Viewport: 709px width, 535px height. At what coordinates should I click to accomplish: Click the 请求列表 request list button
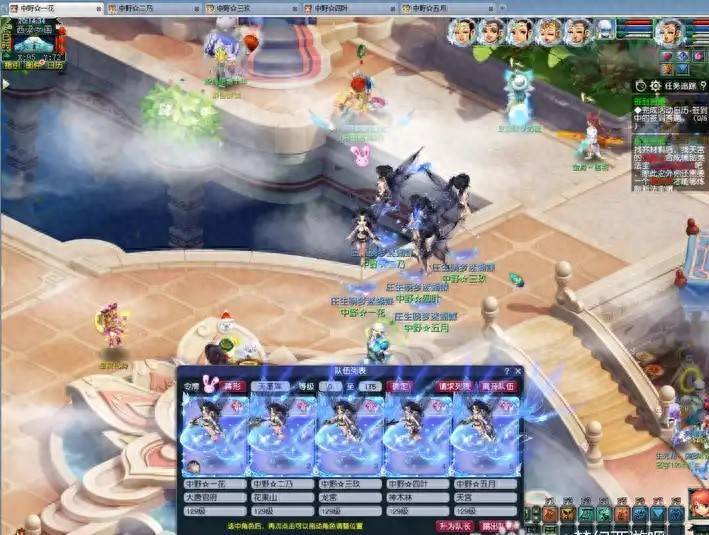(455, 386)
